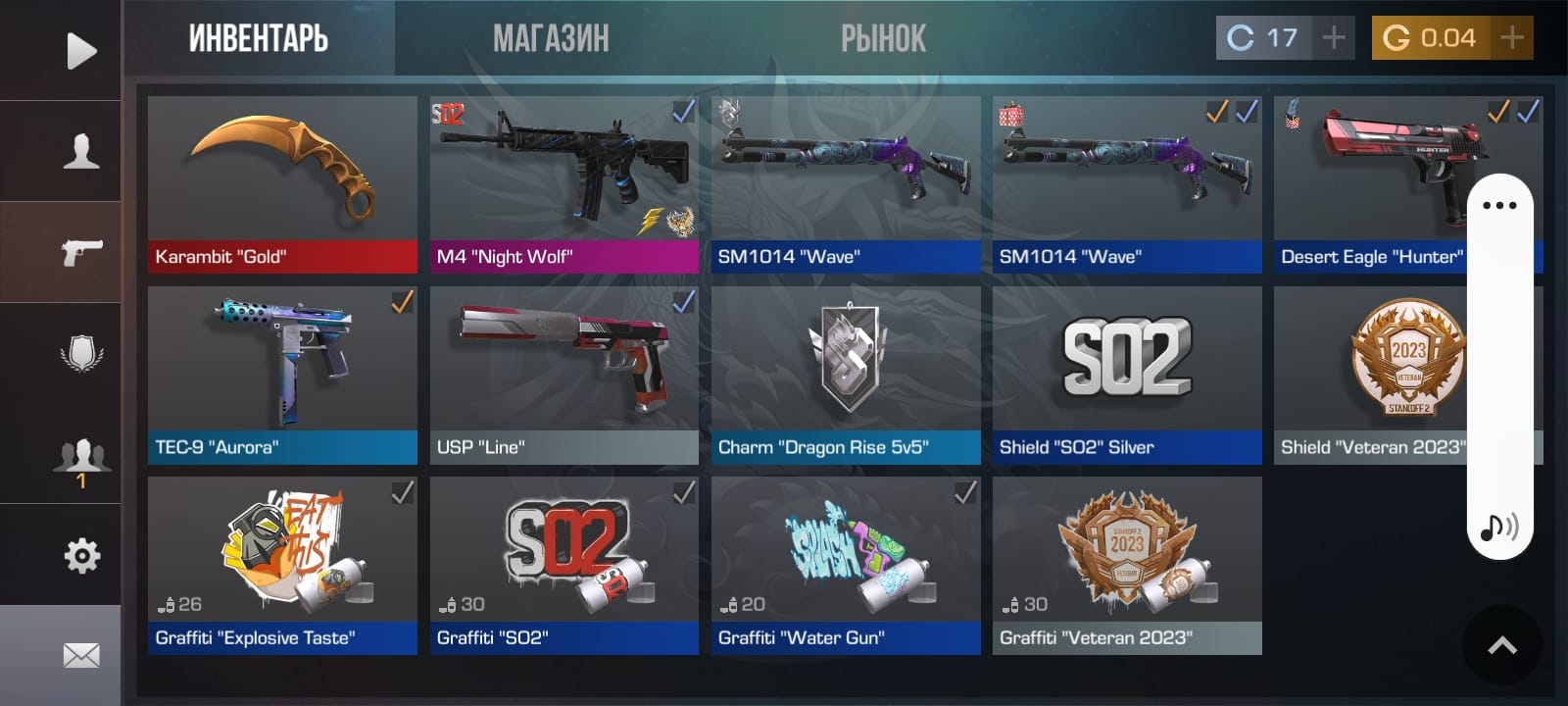The height and width of the screenshot is (706, 1568).
Task: Select Graffiti "Veteran 2023"
Action: point(1126,565)
